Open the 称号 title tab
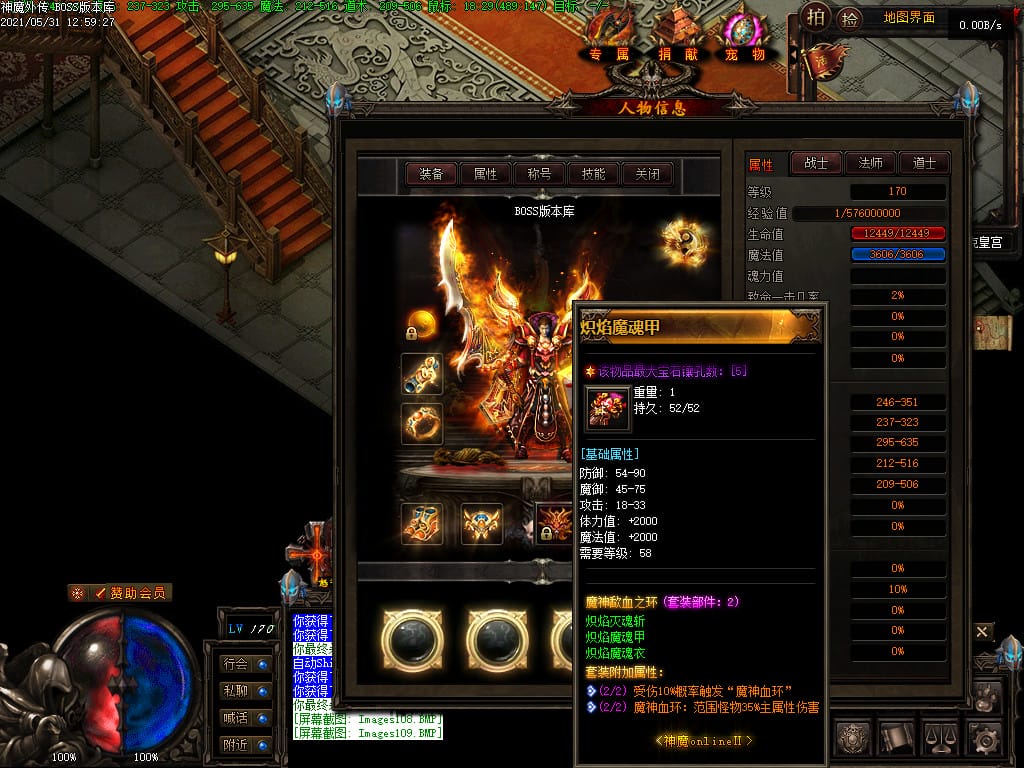Viewport: 1024px width, 768px height. 539,174
